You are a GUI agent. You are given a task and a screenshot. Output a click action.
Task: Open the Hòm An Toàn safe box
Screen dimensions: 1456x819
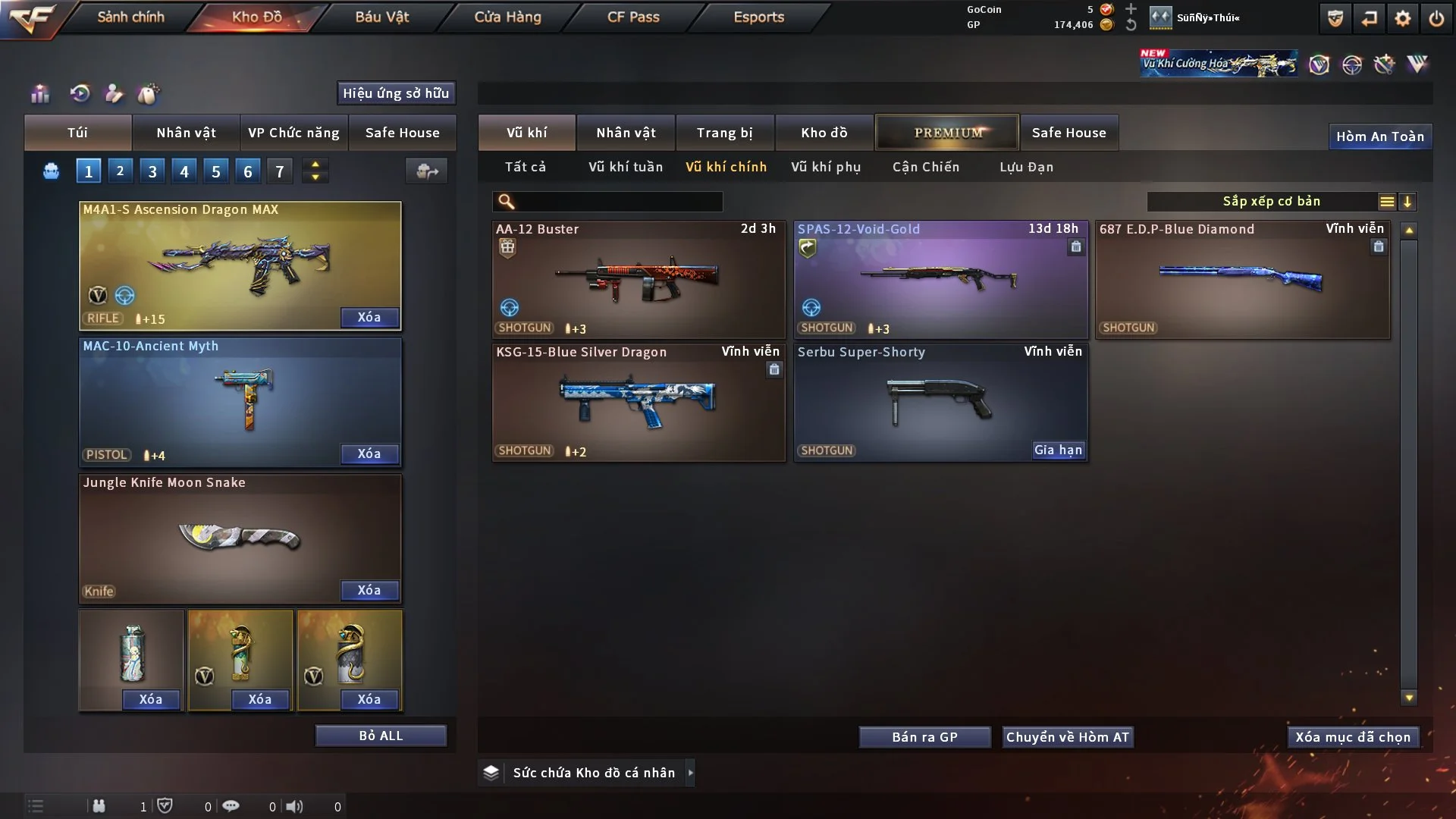1379,136
